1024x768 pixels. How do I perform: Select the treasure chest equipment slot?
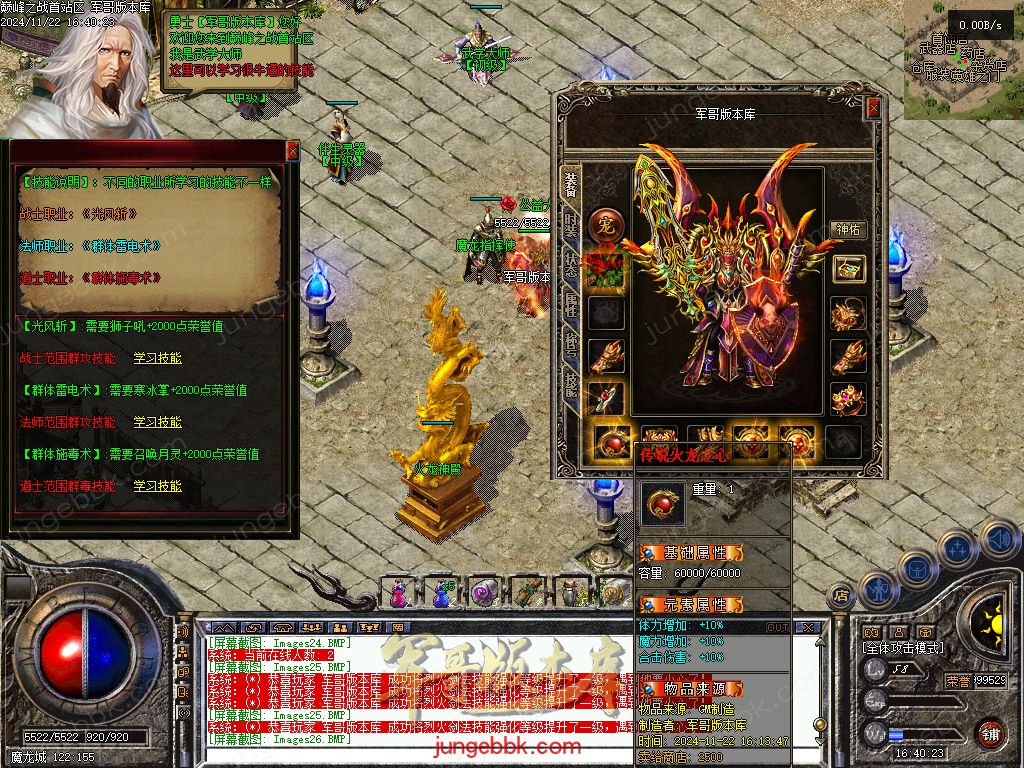848,268
